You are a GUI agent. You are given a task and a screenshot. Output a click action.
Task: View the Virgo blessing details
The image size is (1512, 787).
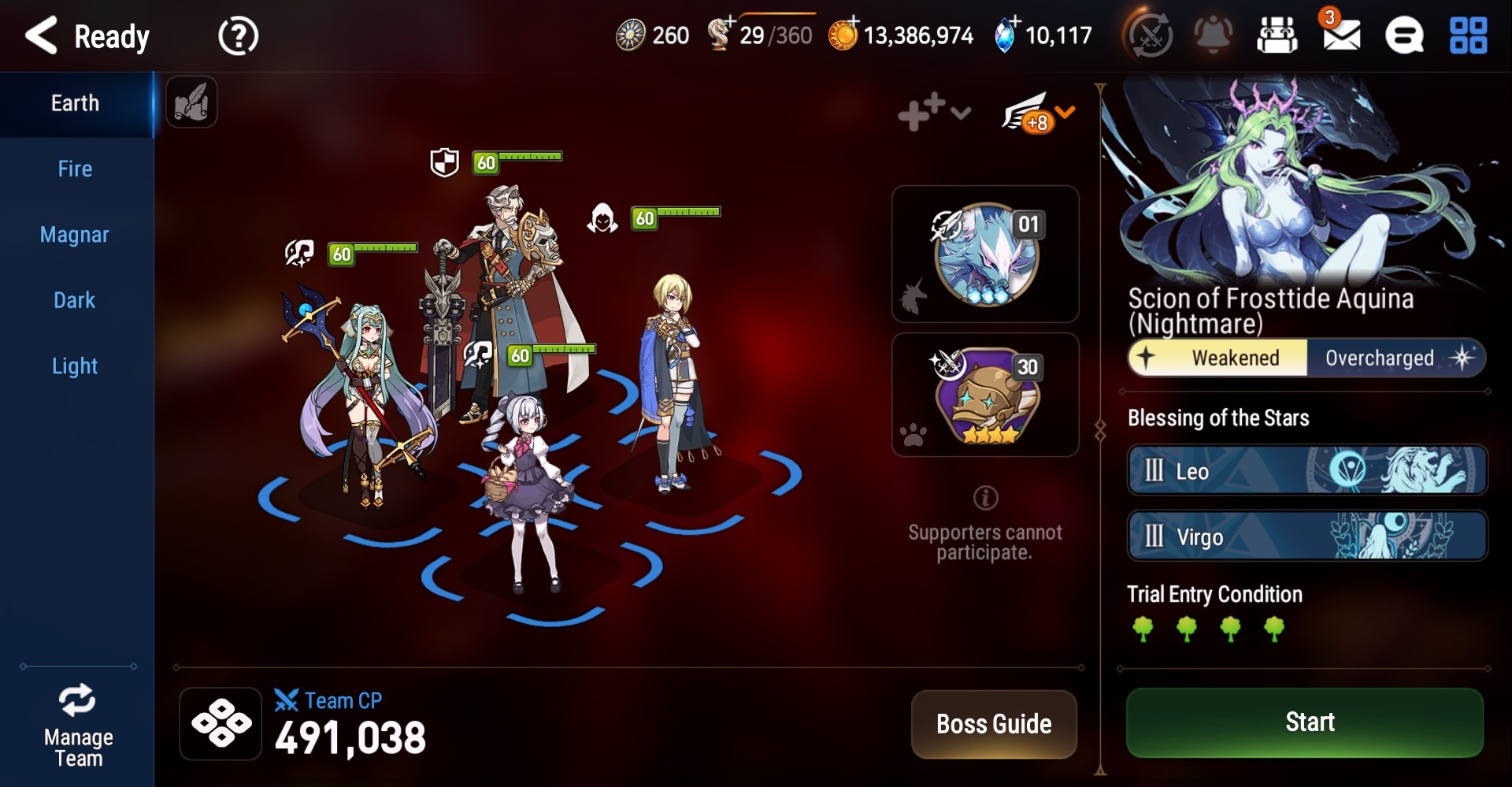(x=1306, y=536)
